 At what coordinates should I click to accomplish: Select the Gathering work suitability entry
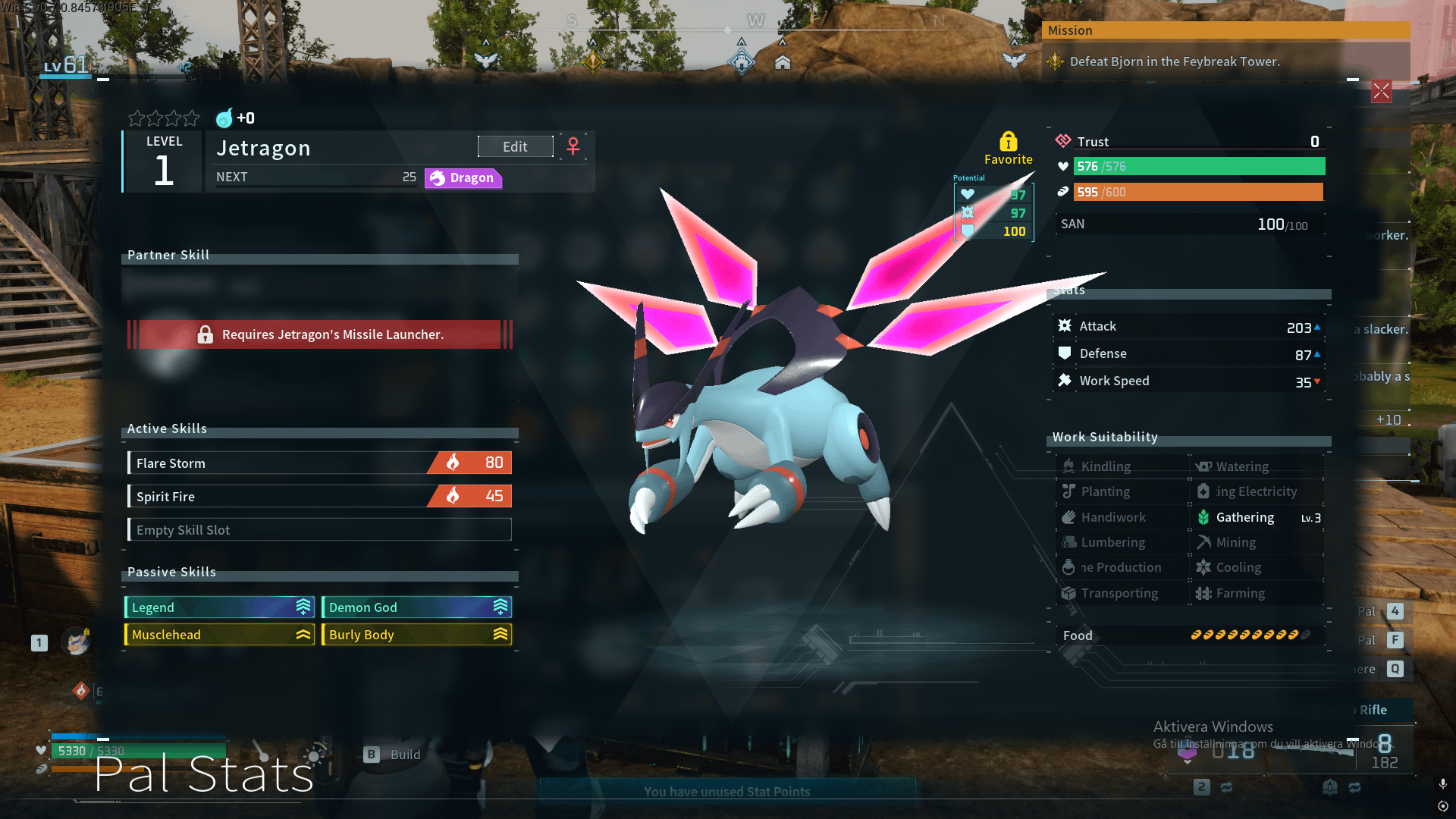coord(1258,517)
